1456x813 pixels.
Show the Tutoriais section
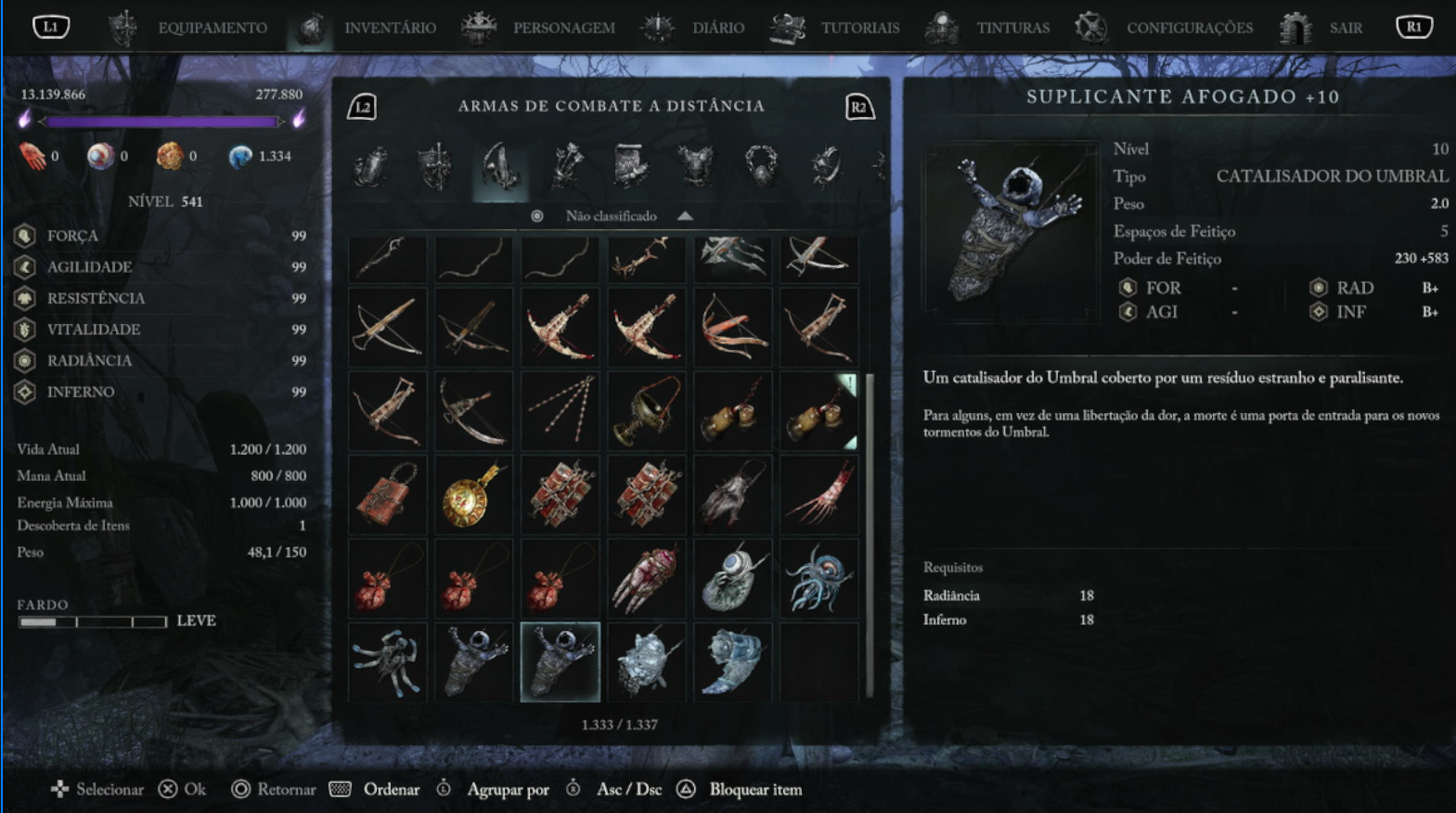[x=859, y=28]
